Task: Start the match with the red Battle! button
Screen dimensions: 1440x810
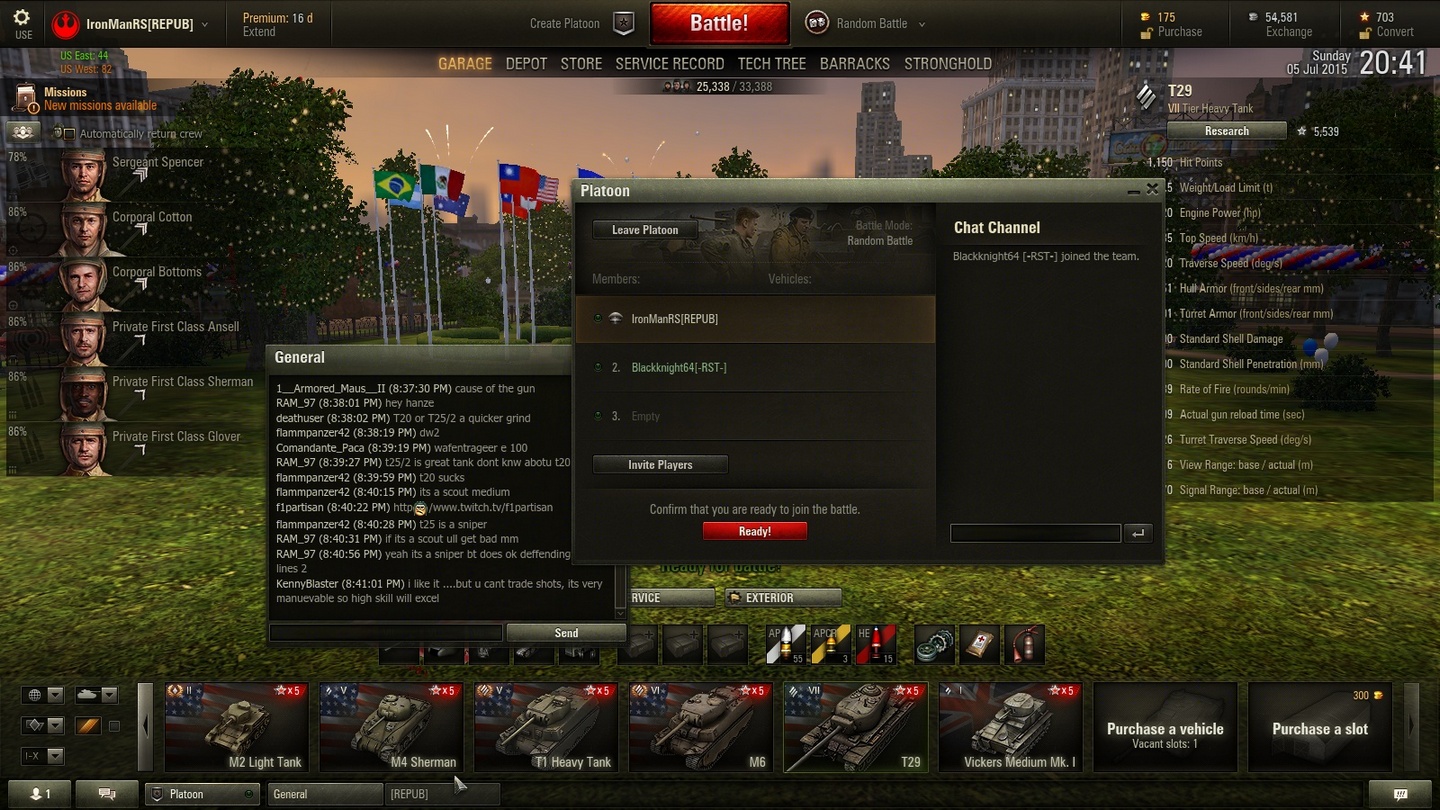Action: [719, 24]
